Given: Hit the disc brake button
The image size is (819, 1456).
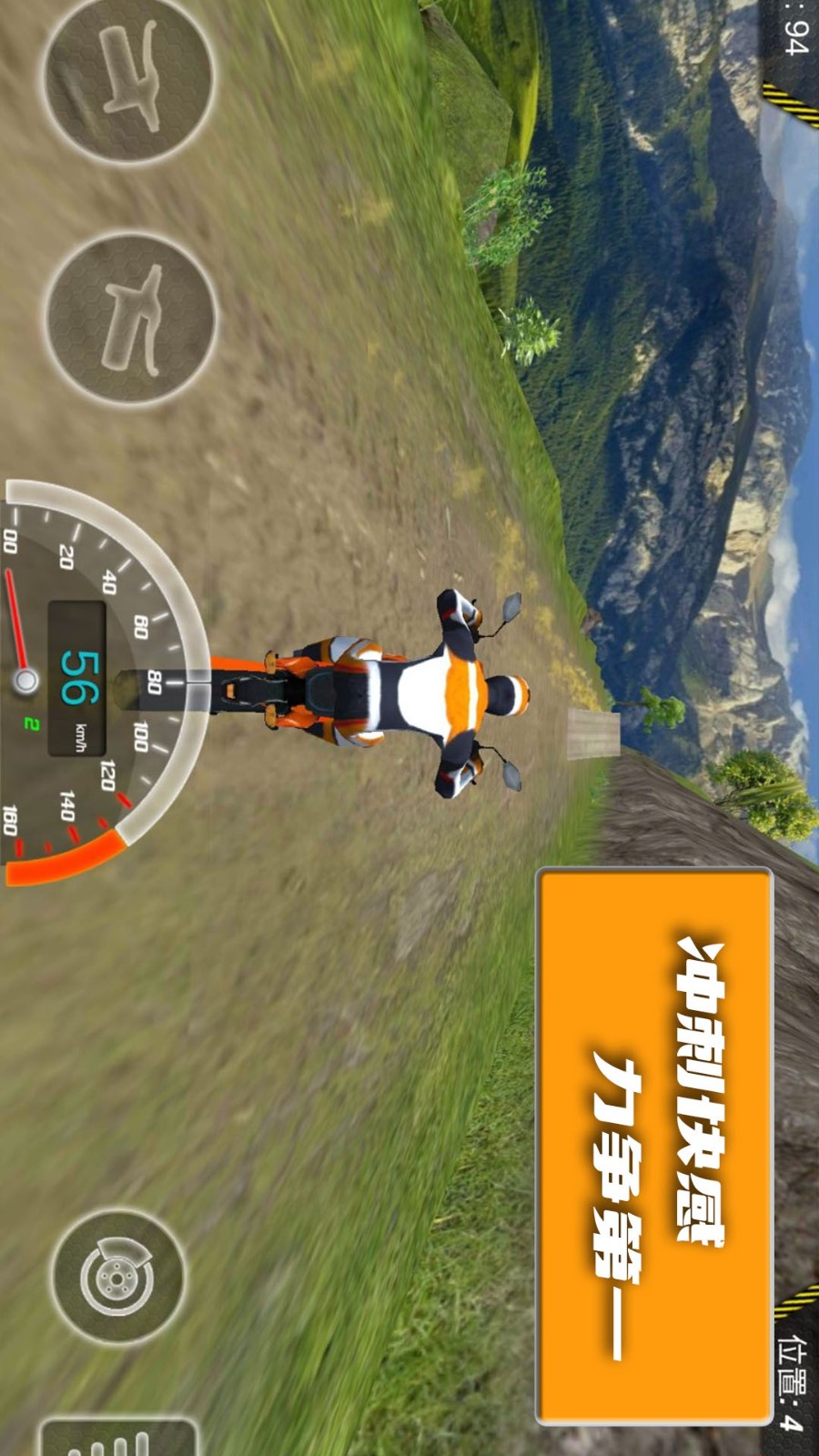Looking at the screenshot, I should coord(116,1276).
